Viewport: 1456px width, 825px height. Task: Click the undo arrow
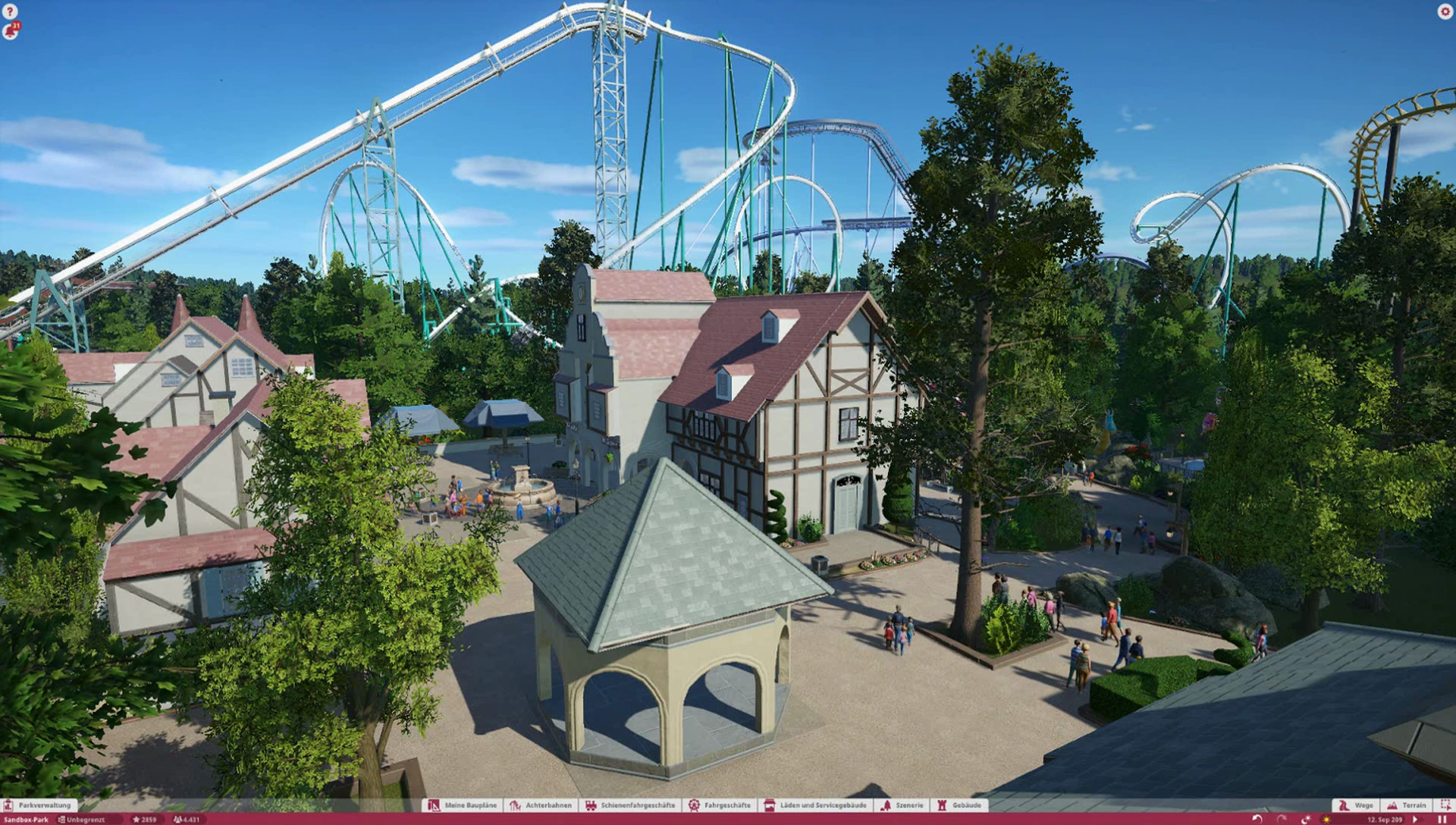tap(1257, 820)
